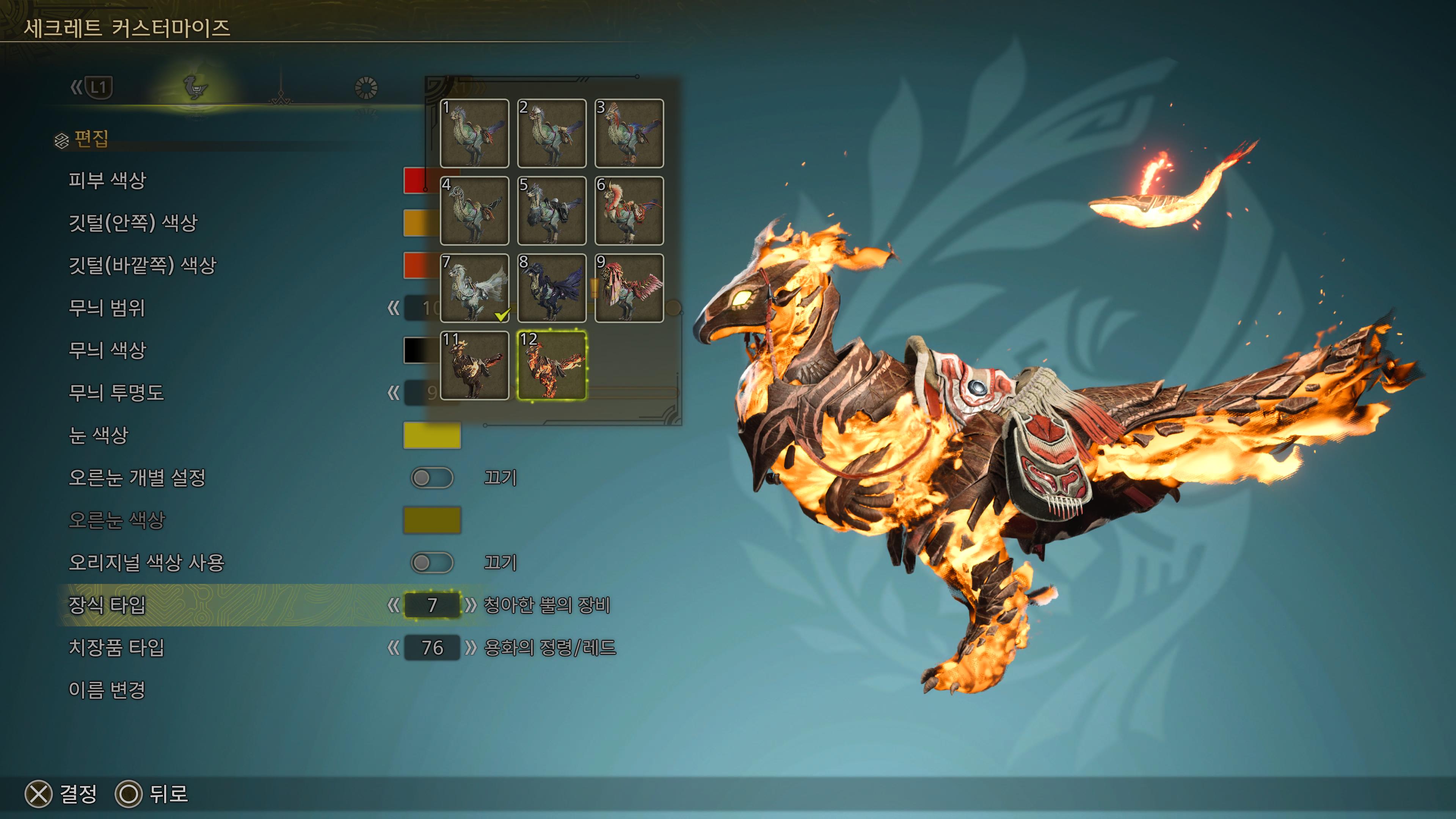Select decoration thumbnail number 1
This screenshot has height=819, width=1456.
click(474, 133)
